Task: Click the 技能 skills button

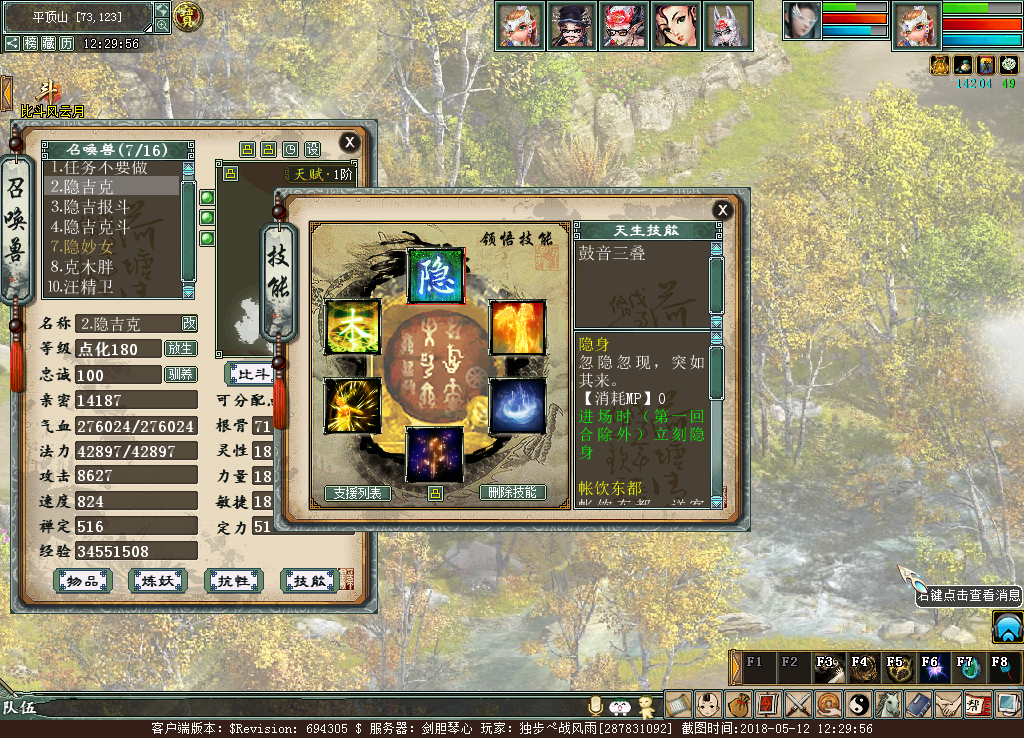Action: tap(310, 580)
